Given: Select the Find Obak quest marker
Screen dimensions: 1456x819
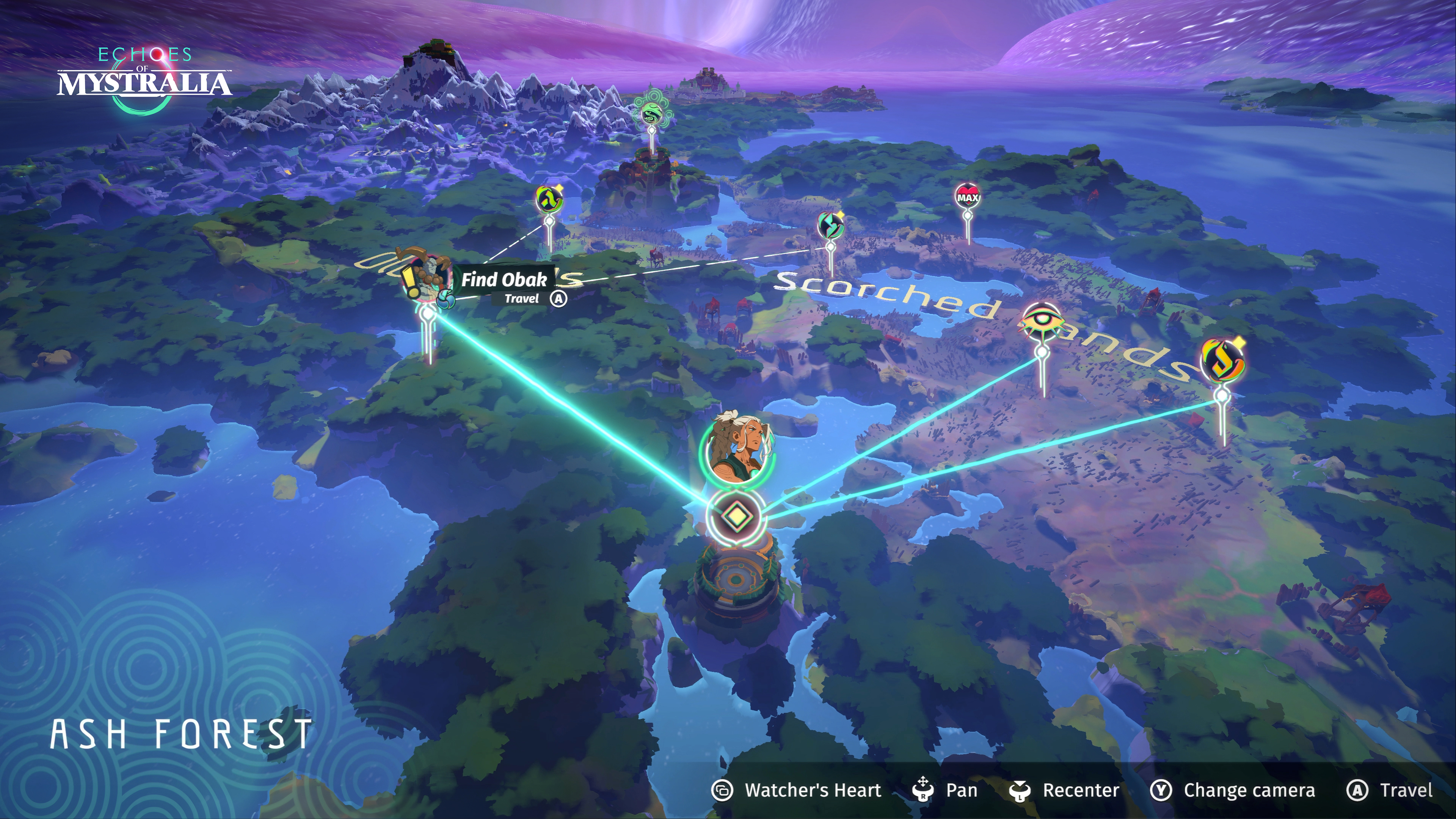Looking at the screenshot, I should click(x=425, y=278).
